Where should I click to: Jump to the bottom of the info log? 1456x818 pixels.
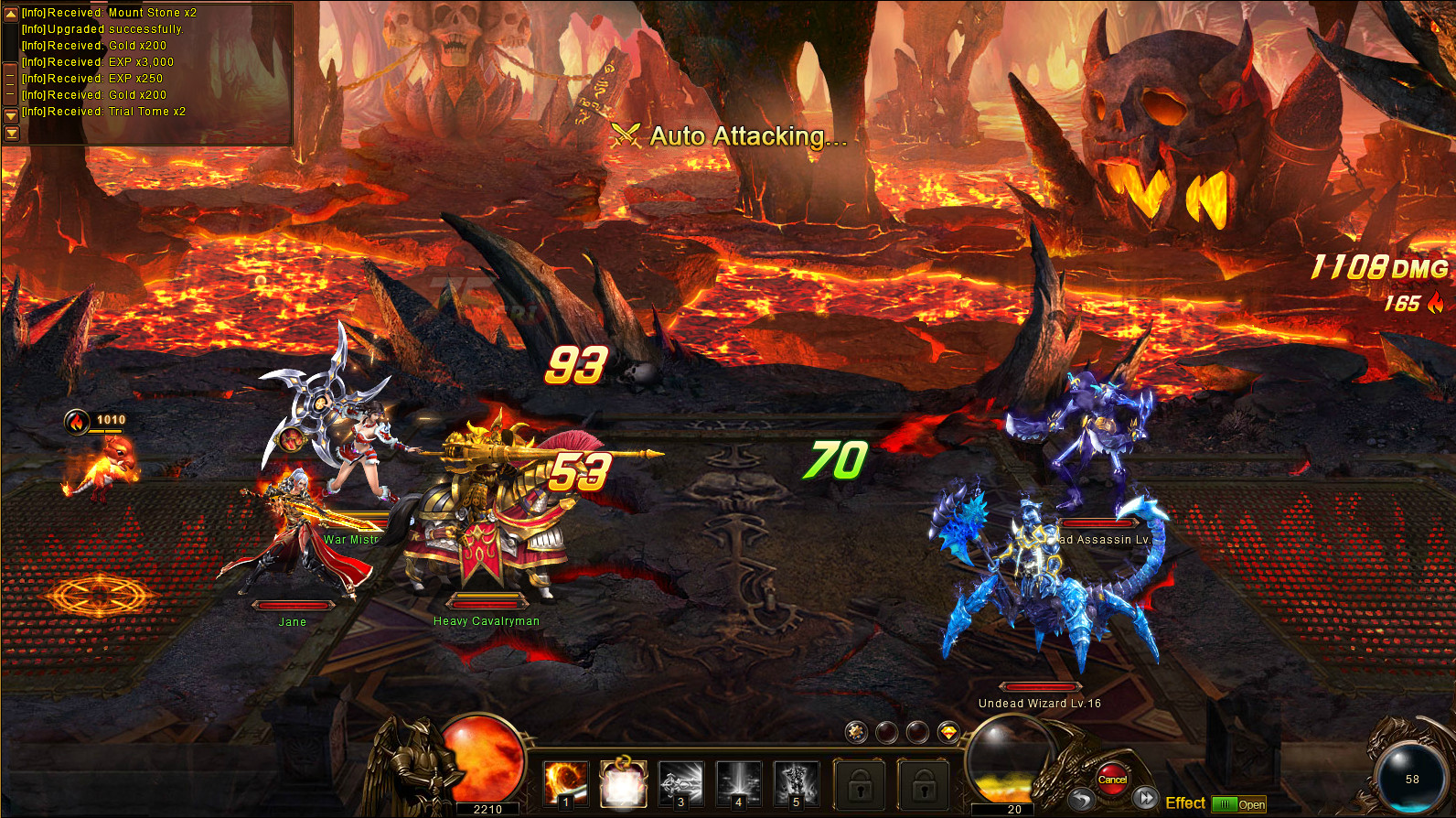11,134
